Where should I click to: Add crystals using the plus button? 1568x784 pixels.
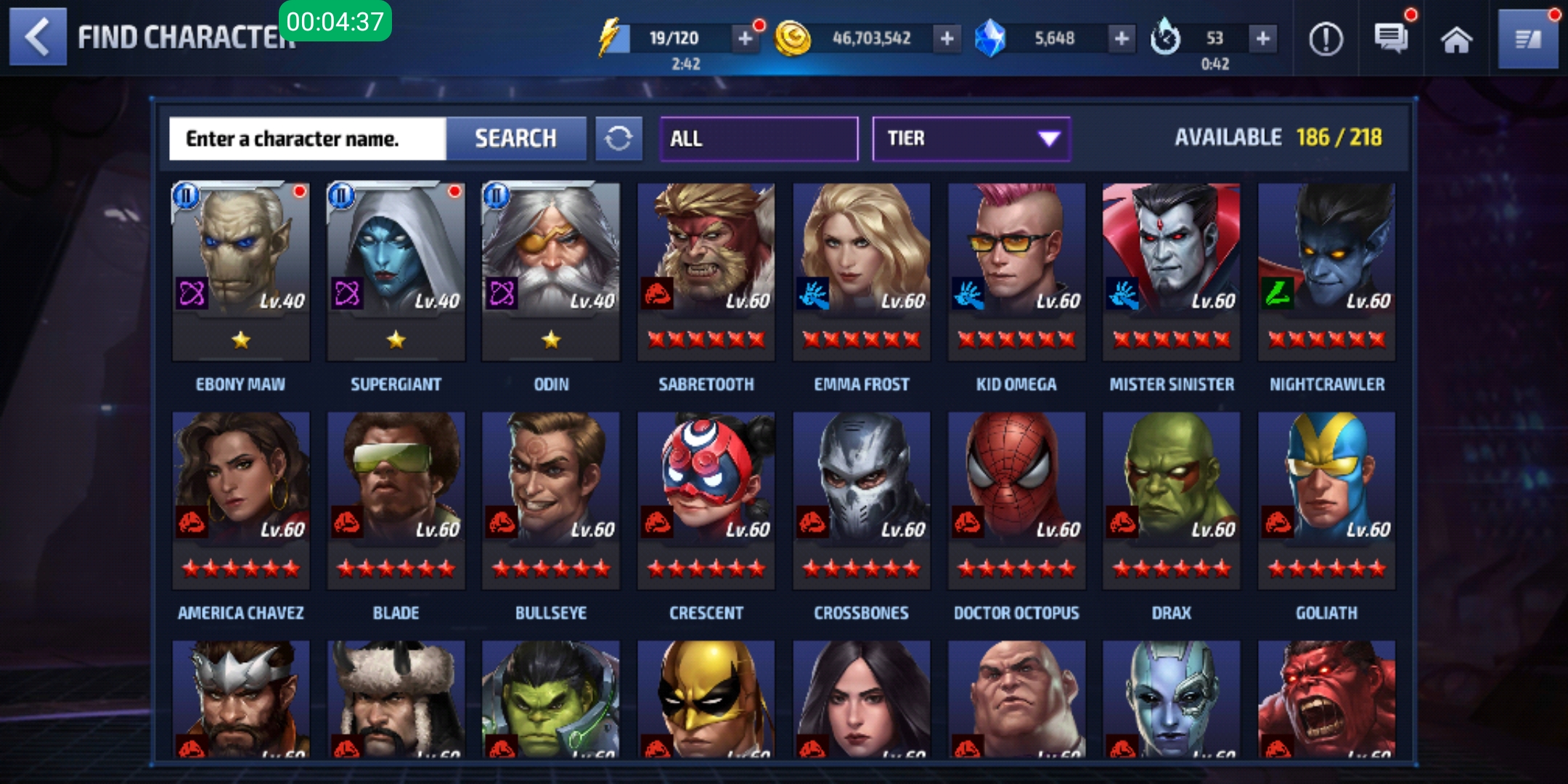[1121, 38]
